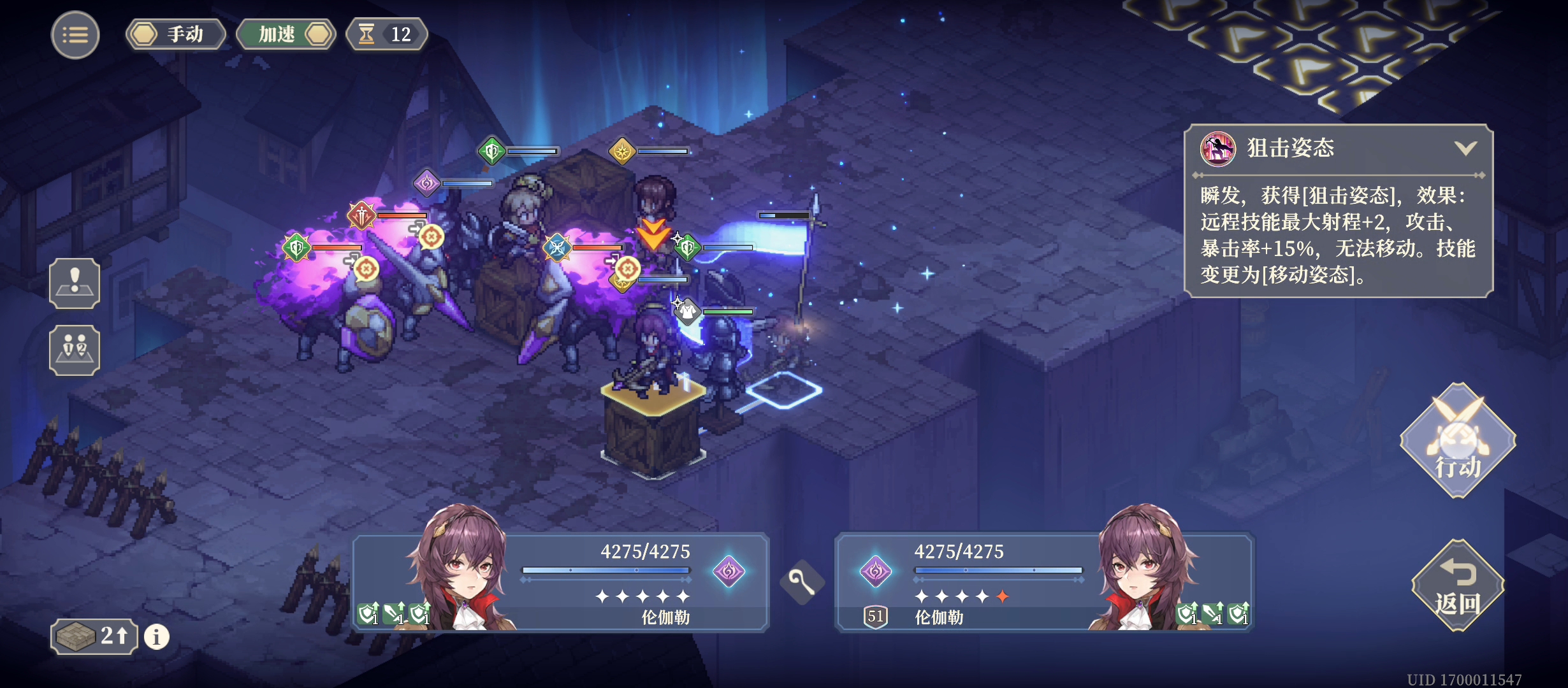This screenshot has height=688, width=1568.
Task: Toggle the 加速 speed-up button
Action: coord(286,34)
